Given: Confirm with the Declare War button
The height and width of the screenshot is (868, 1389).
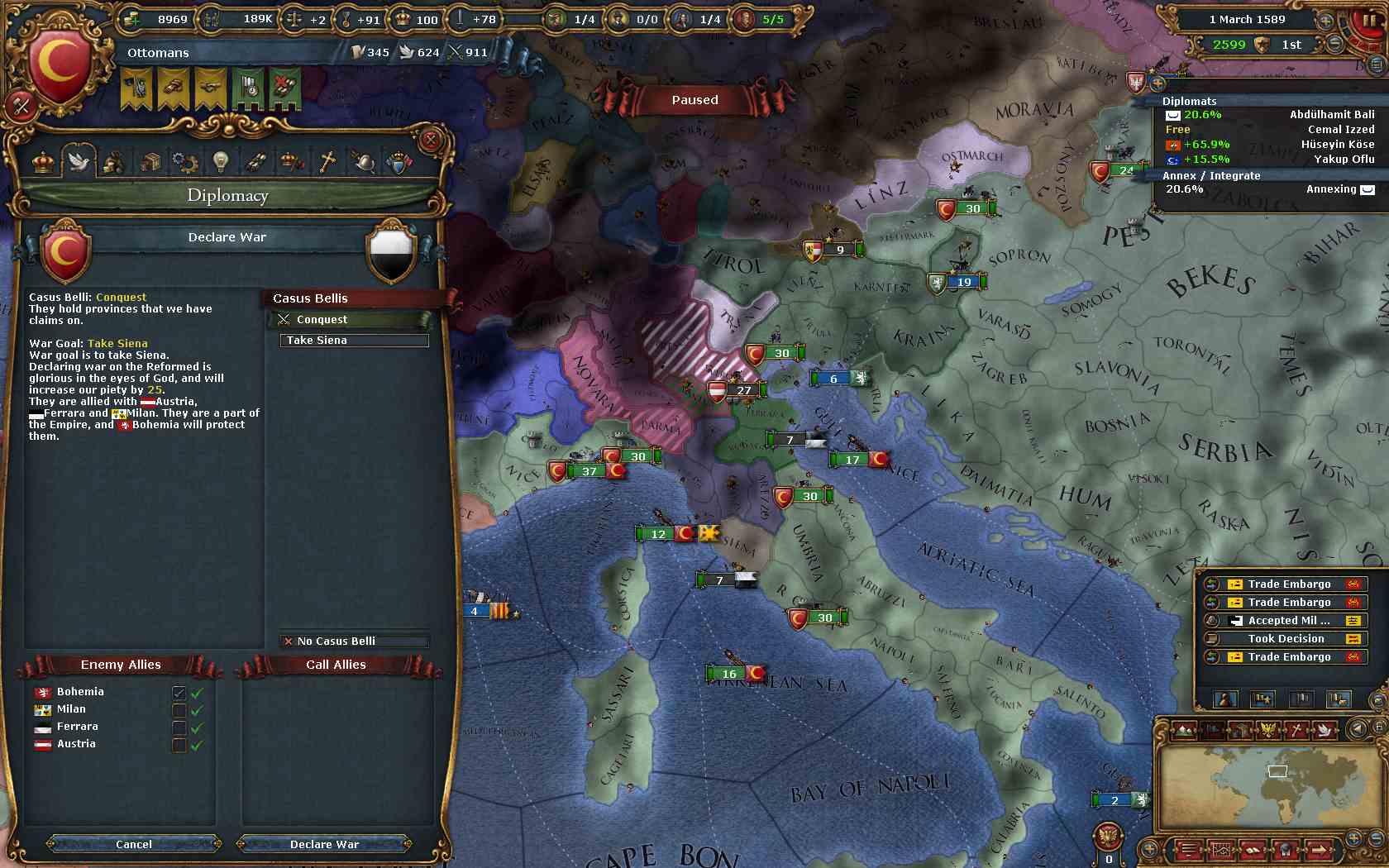Looking at the screenshot, I should click(324, 844).
